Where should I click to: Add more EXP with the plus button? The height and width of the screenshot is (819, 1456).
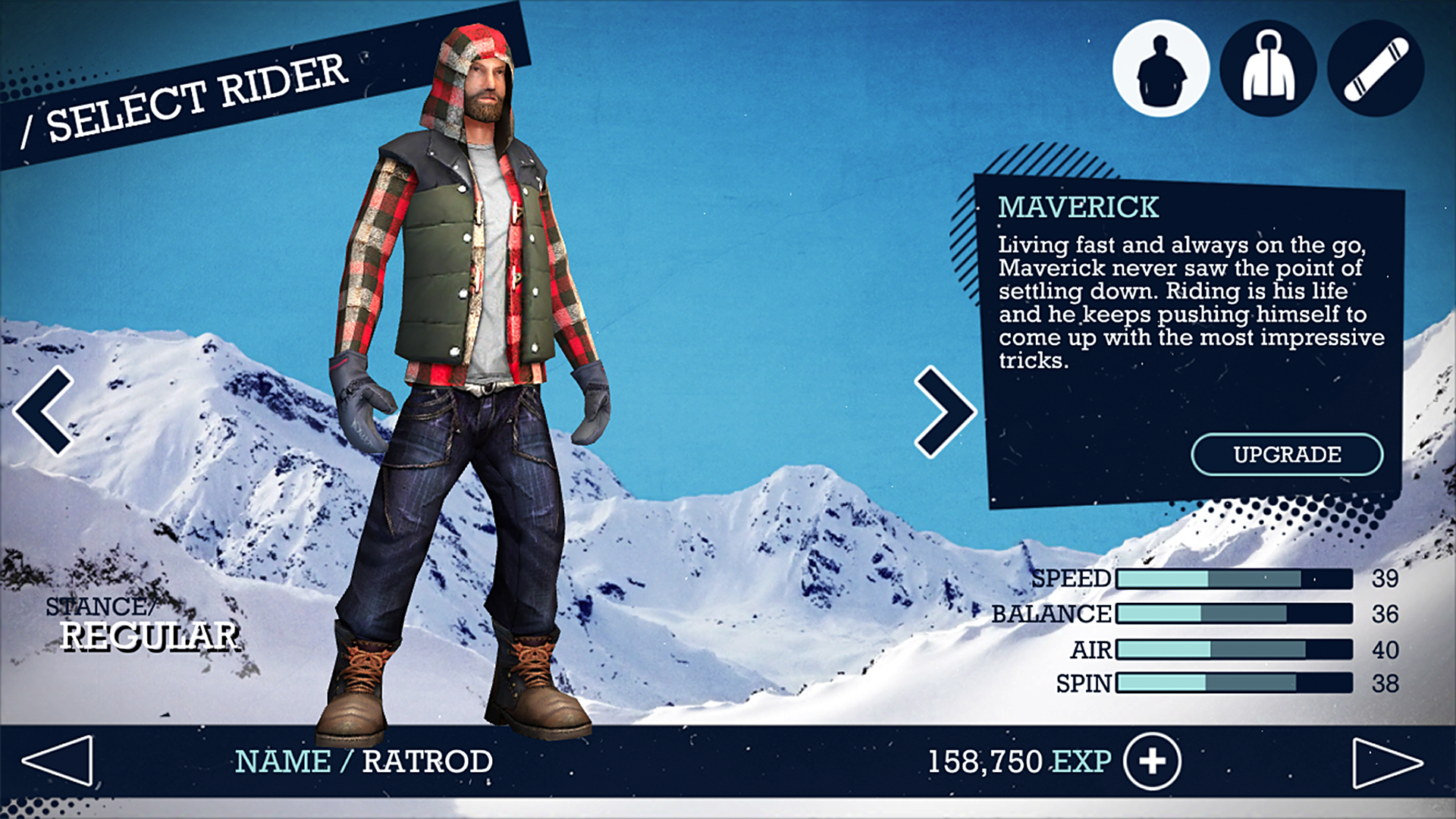click(x=1152, y=761)
